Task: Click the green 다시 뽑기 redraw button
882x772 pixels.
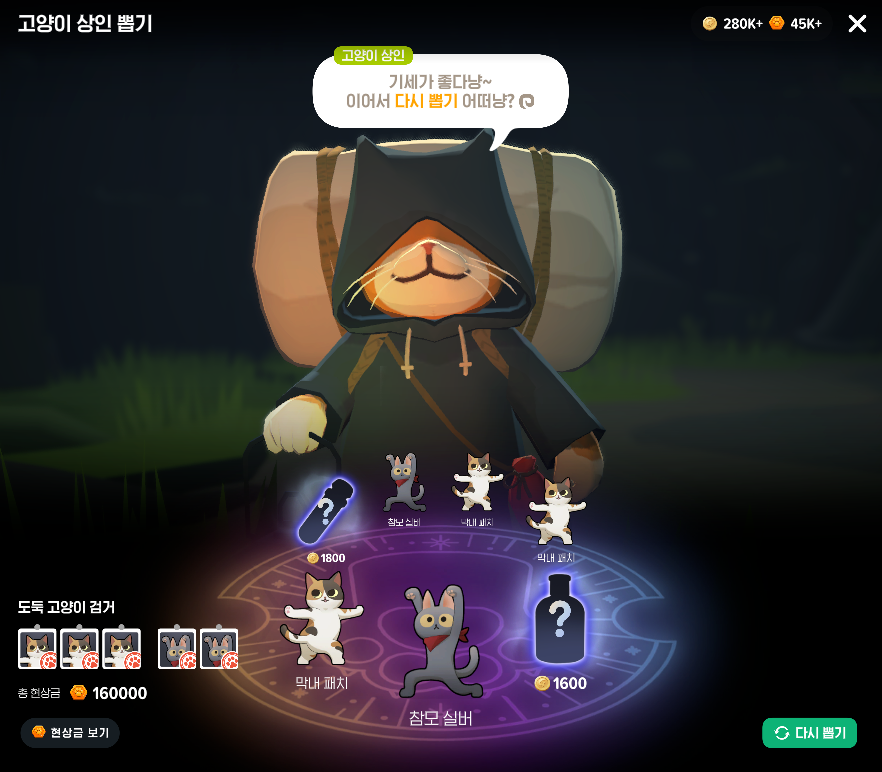Action: 809,733
